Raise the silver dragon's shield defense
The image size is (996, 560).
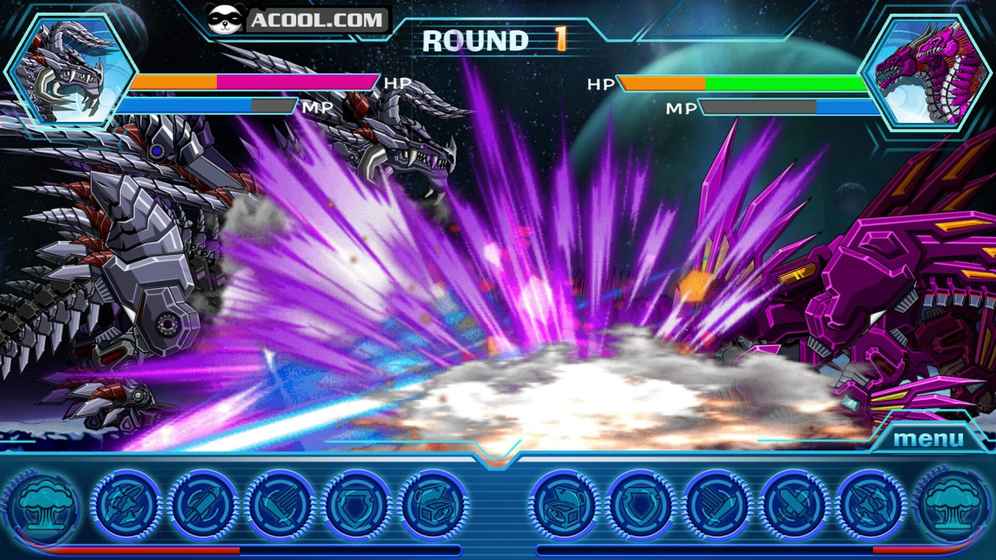click(x=356, y=502)
